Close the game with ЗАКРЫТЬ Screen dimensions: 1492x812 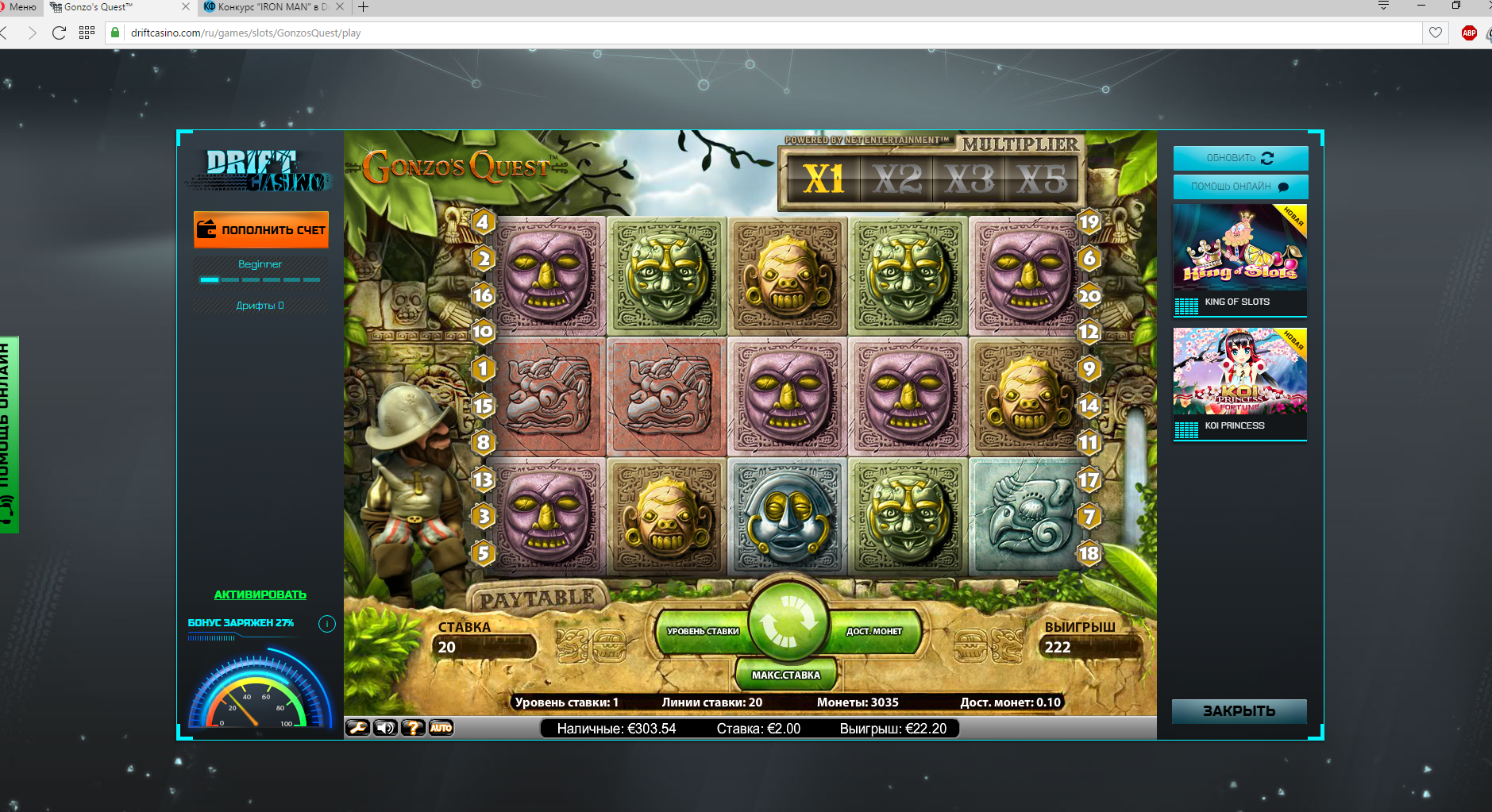point(1239,710)
